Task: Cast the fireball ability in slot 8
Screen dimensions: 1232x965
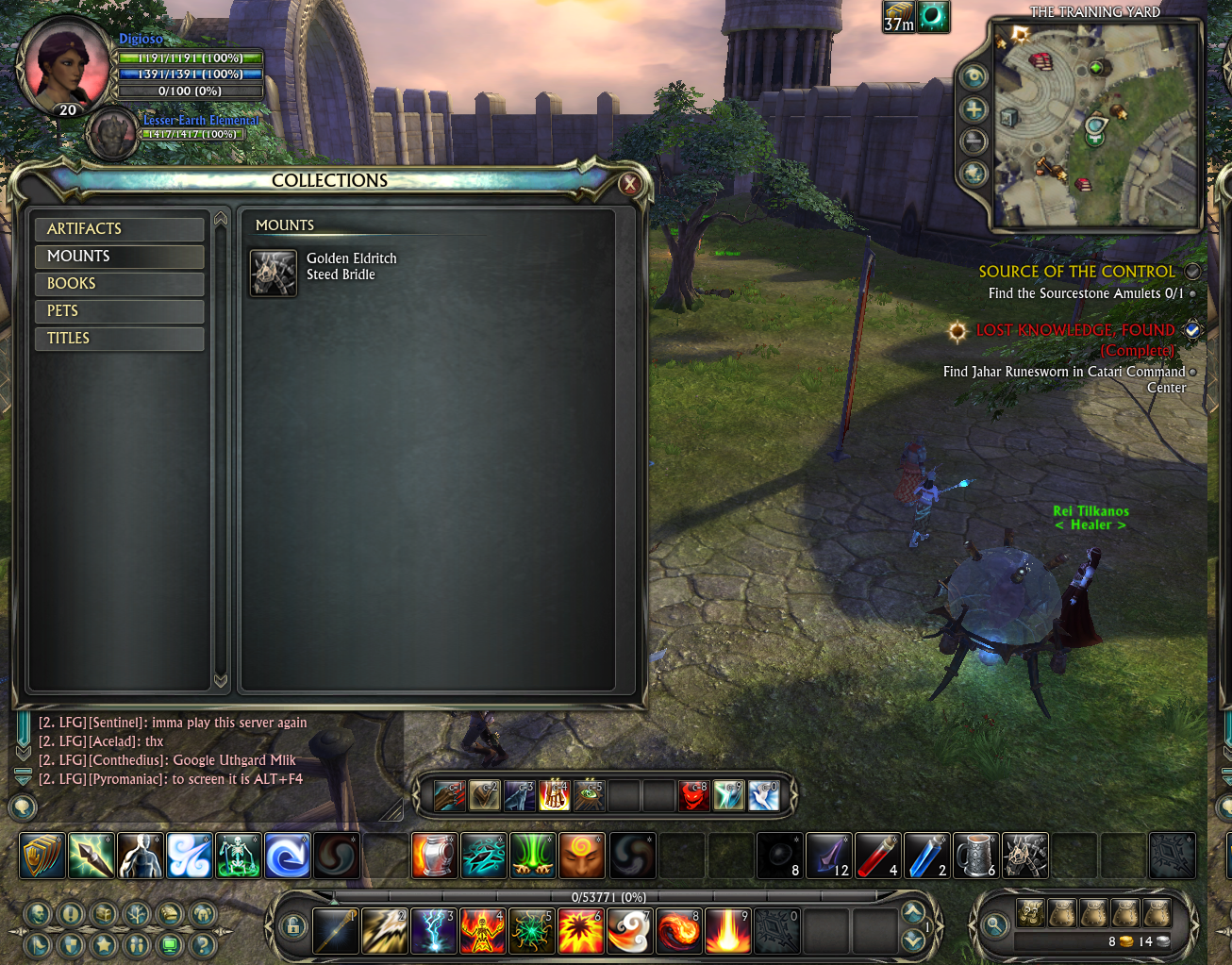Action: tap(678, 931)
